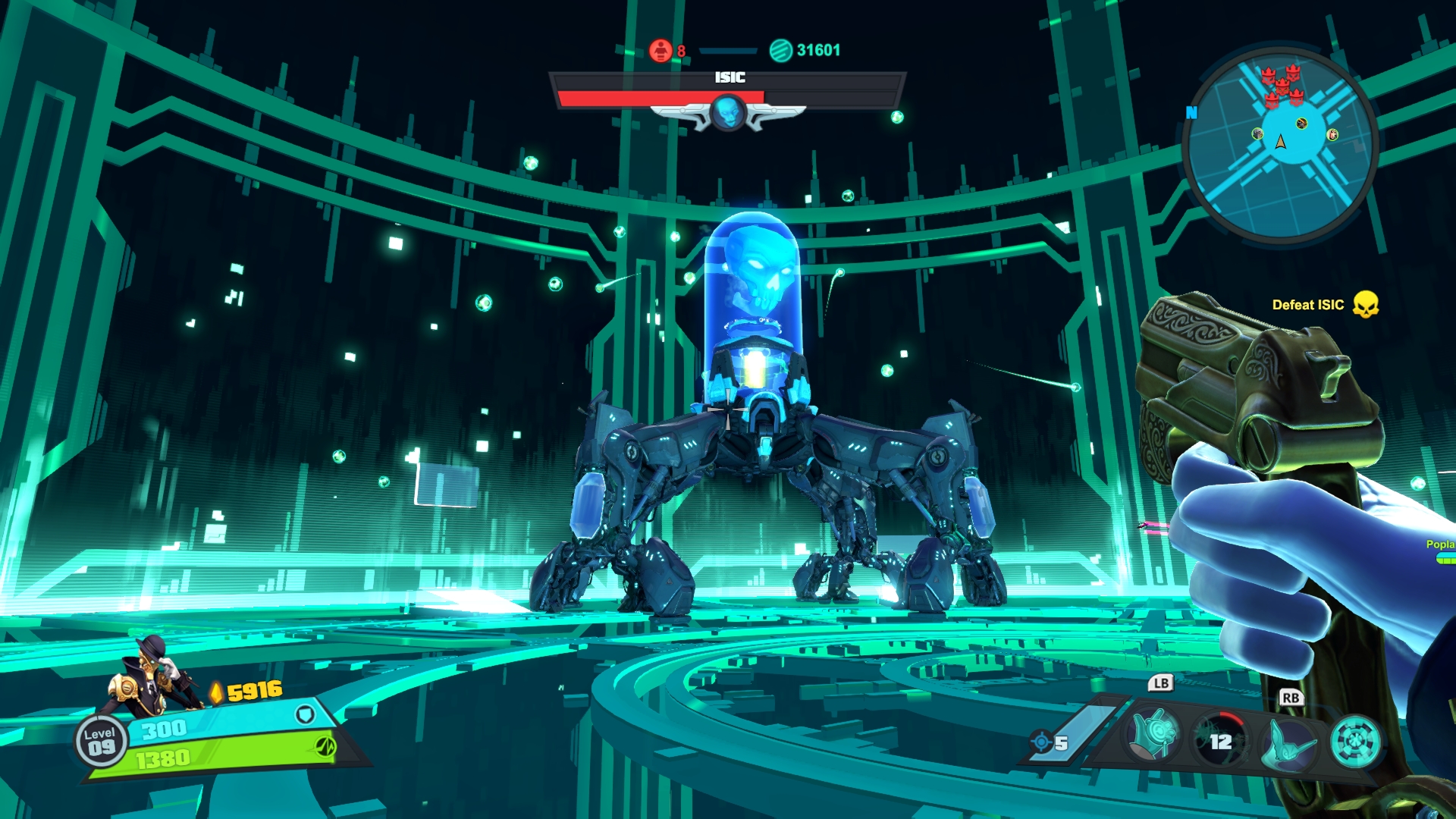The image size is (1456, 819).
Task: Open the cyan circular helix icon
Action: coord(1356,742)
